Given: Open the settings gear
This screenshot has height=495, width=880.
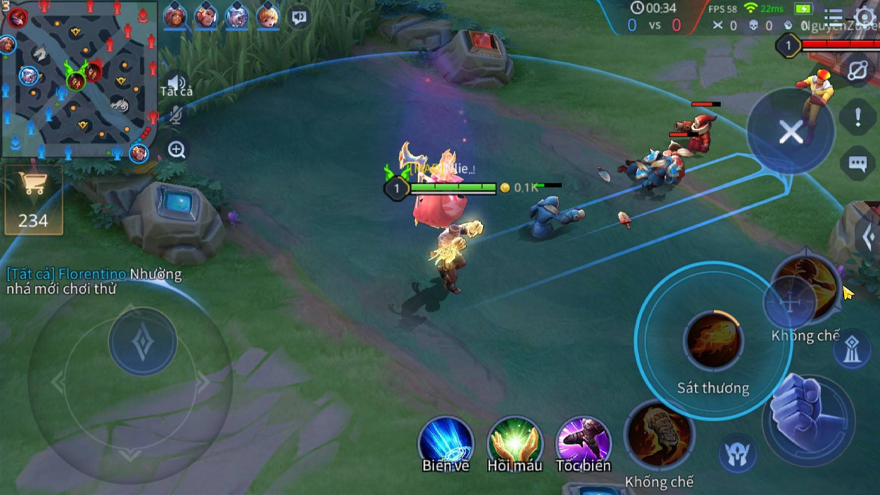Looking at the screenshot, I should pos(864,19).
